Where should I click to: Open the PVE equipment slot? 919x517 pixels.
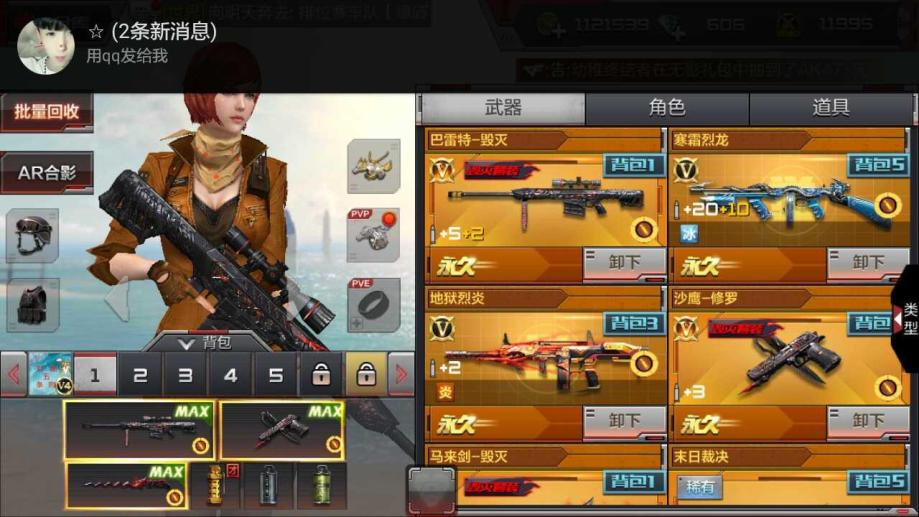[373, 304]
